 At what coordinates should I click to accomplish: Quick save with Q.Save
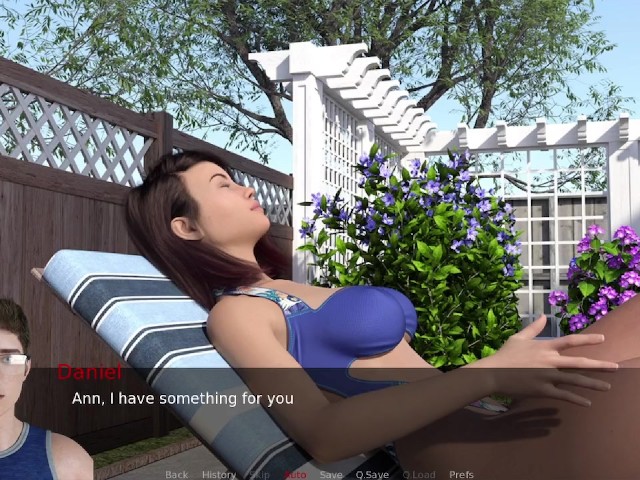click(x=372, y=474)
